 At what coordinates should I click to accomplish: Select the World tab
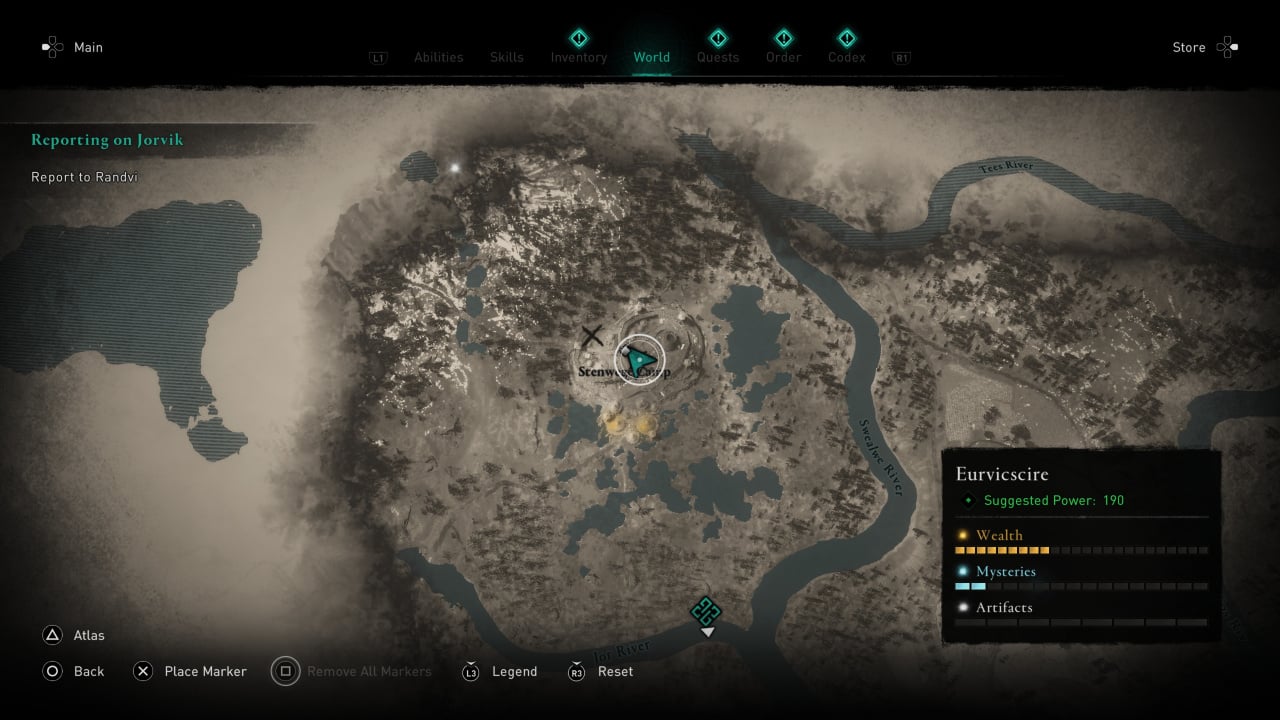point(651,57)
